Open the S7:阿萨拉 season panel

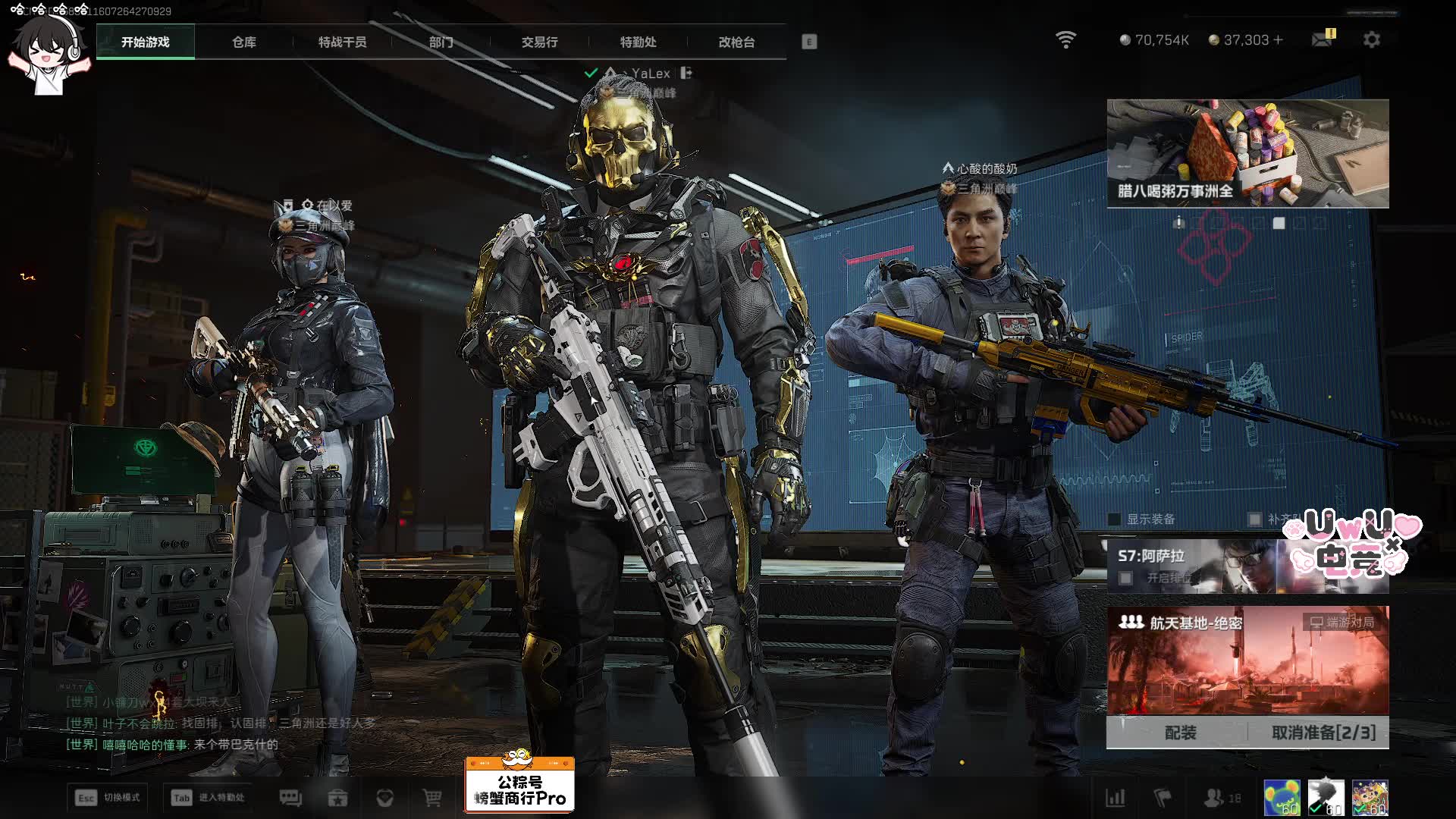pos(1191,566)
